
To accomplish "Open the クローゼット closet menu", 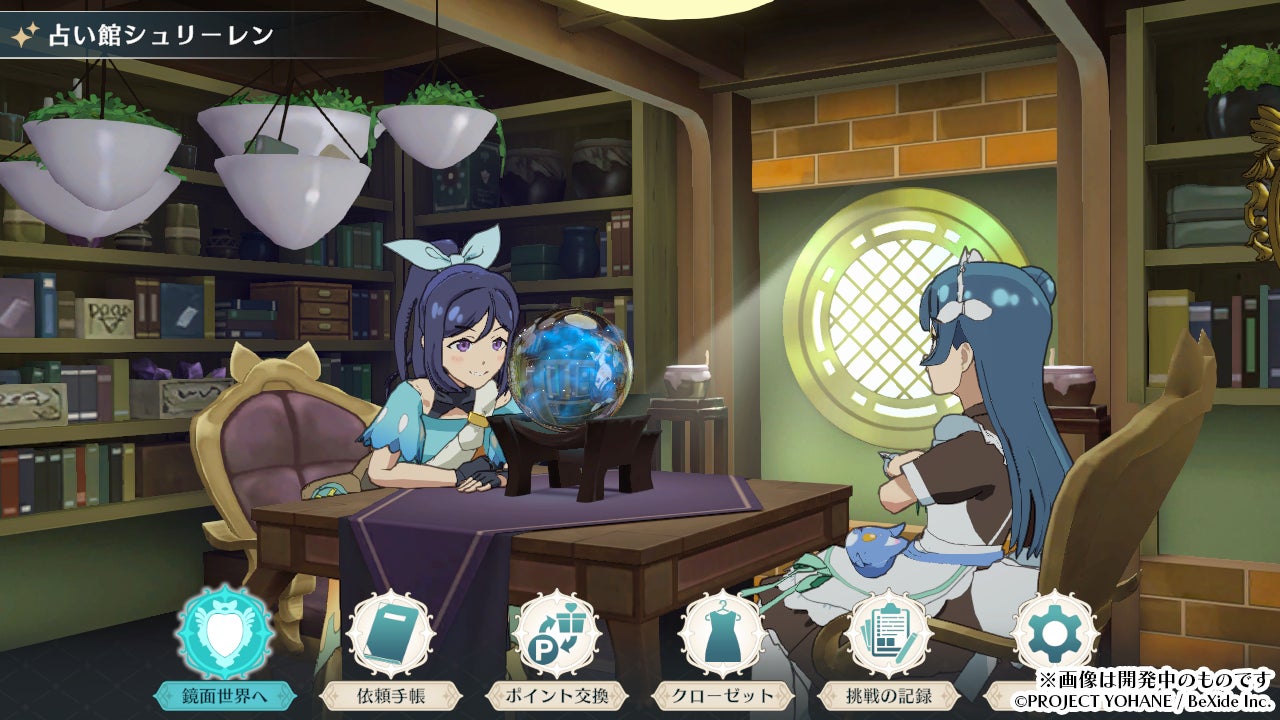I will 723,634.
